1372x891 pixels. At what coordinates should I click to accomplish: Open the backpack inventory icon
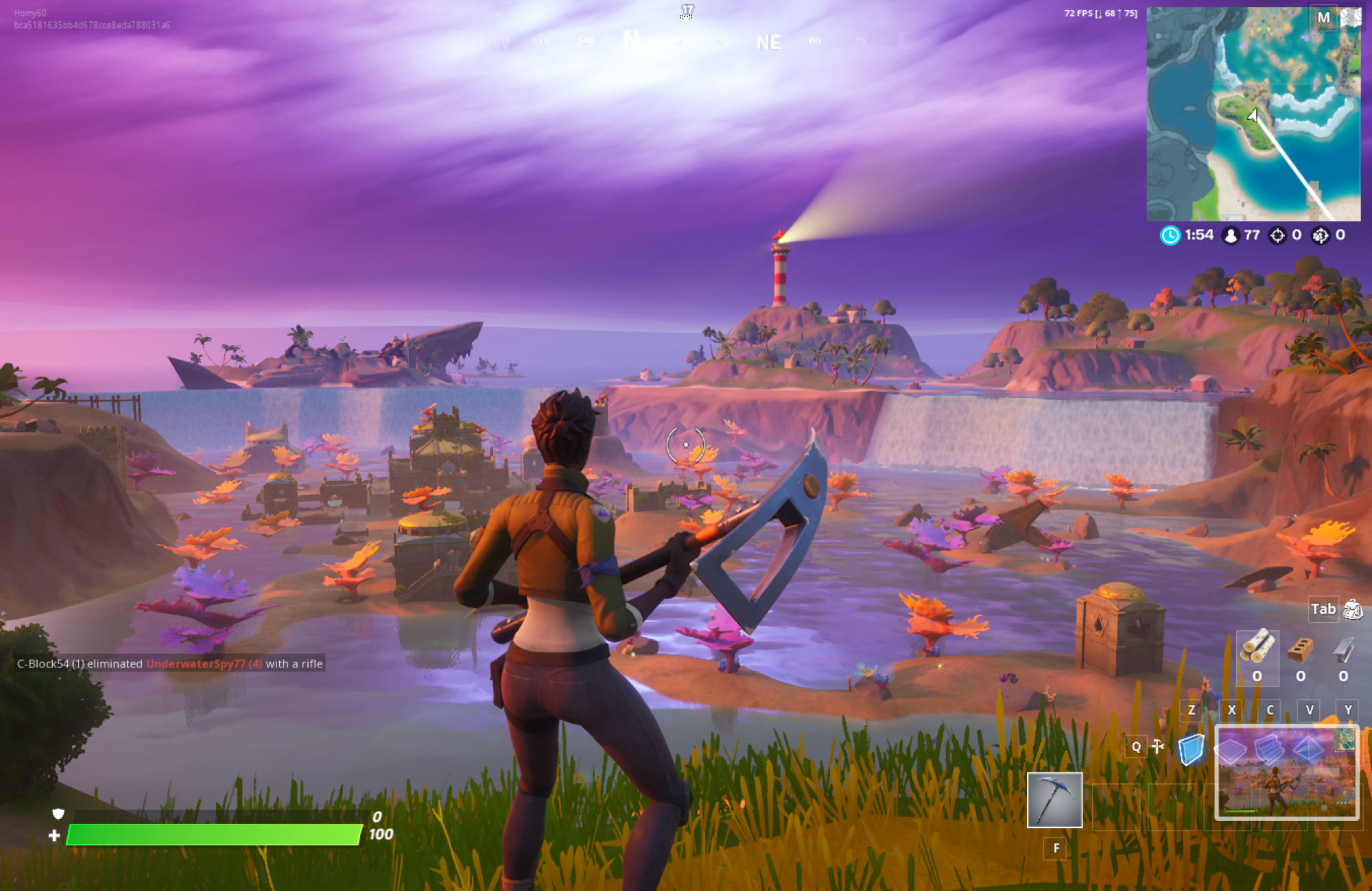click(x=1353, y=609)
